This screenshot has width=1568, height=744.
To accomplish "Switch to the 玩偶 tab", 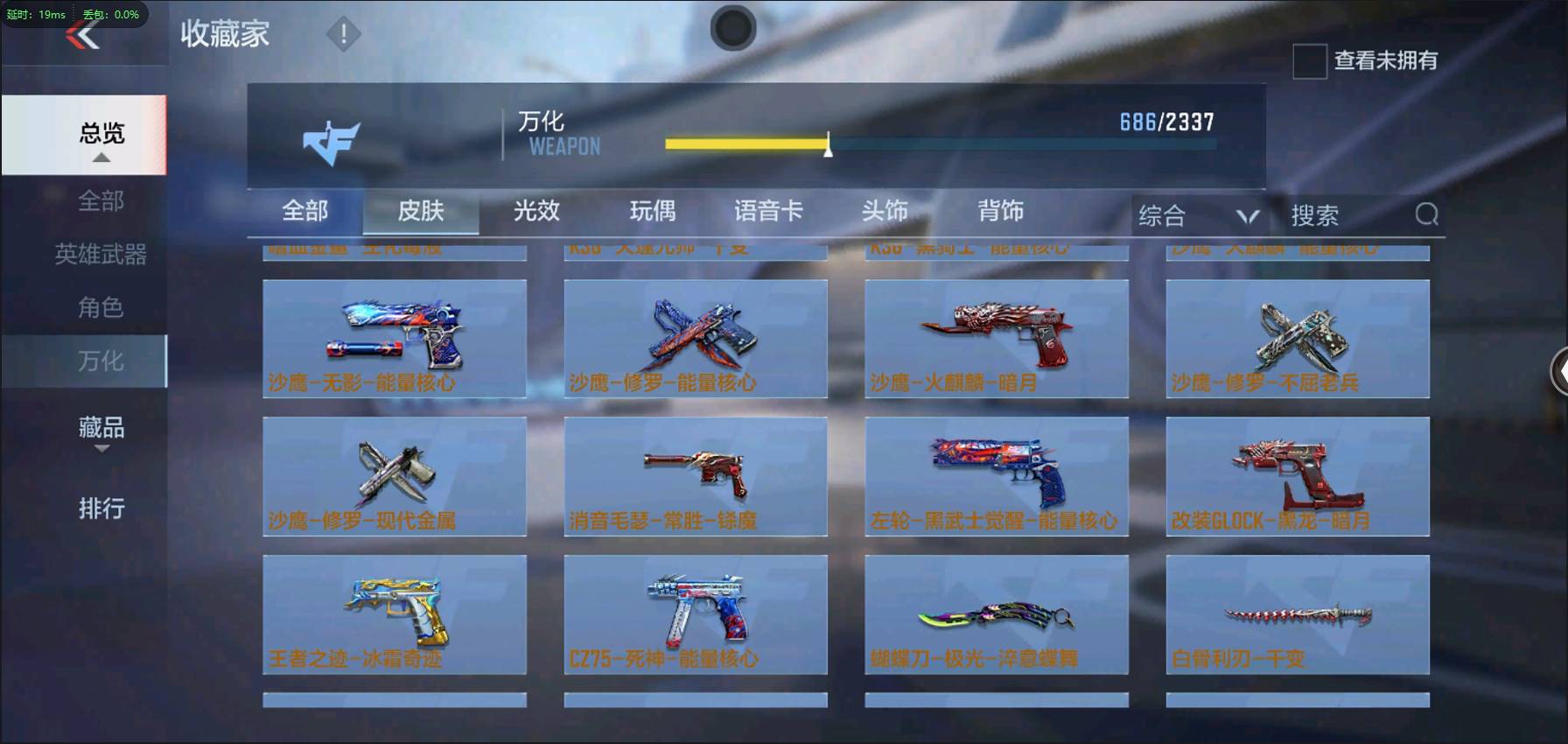I will click(653, 211).
